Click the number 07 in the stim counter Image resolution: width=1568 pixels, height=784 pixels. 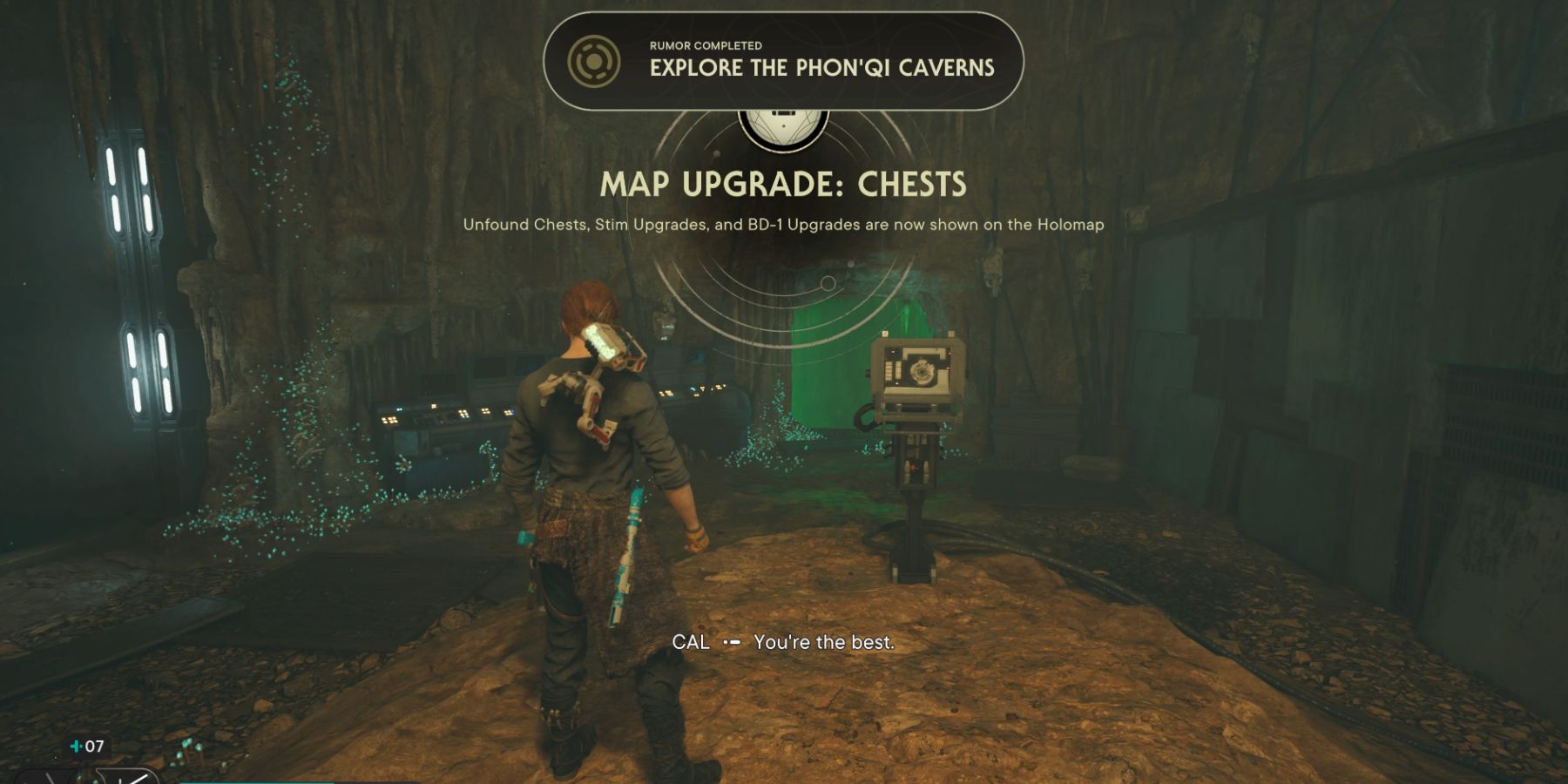tap(96, 747)
